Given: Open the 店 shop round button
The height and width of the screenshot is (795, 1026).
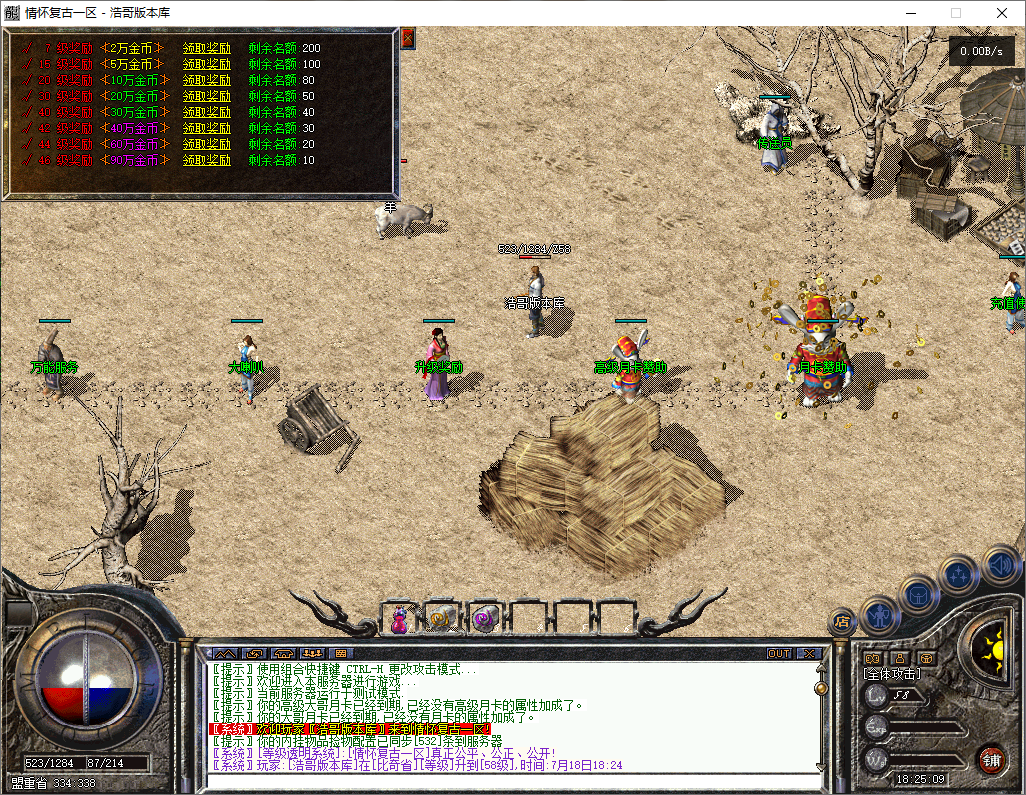Looking at the screenshot, I should pyautogui.click(x=842, y=622).
